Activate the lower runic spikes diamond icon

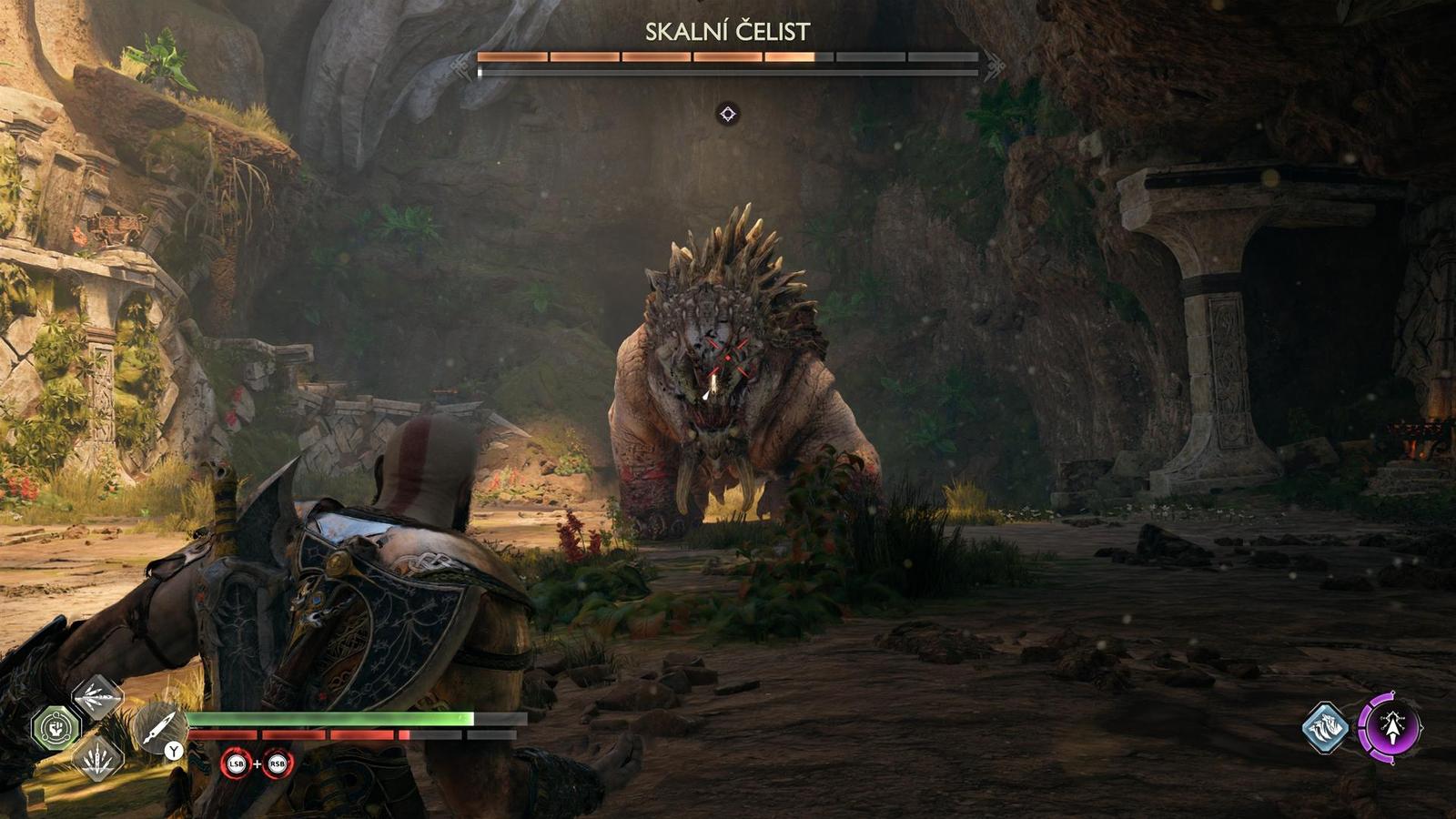tap(97, 757)
